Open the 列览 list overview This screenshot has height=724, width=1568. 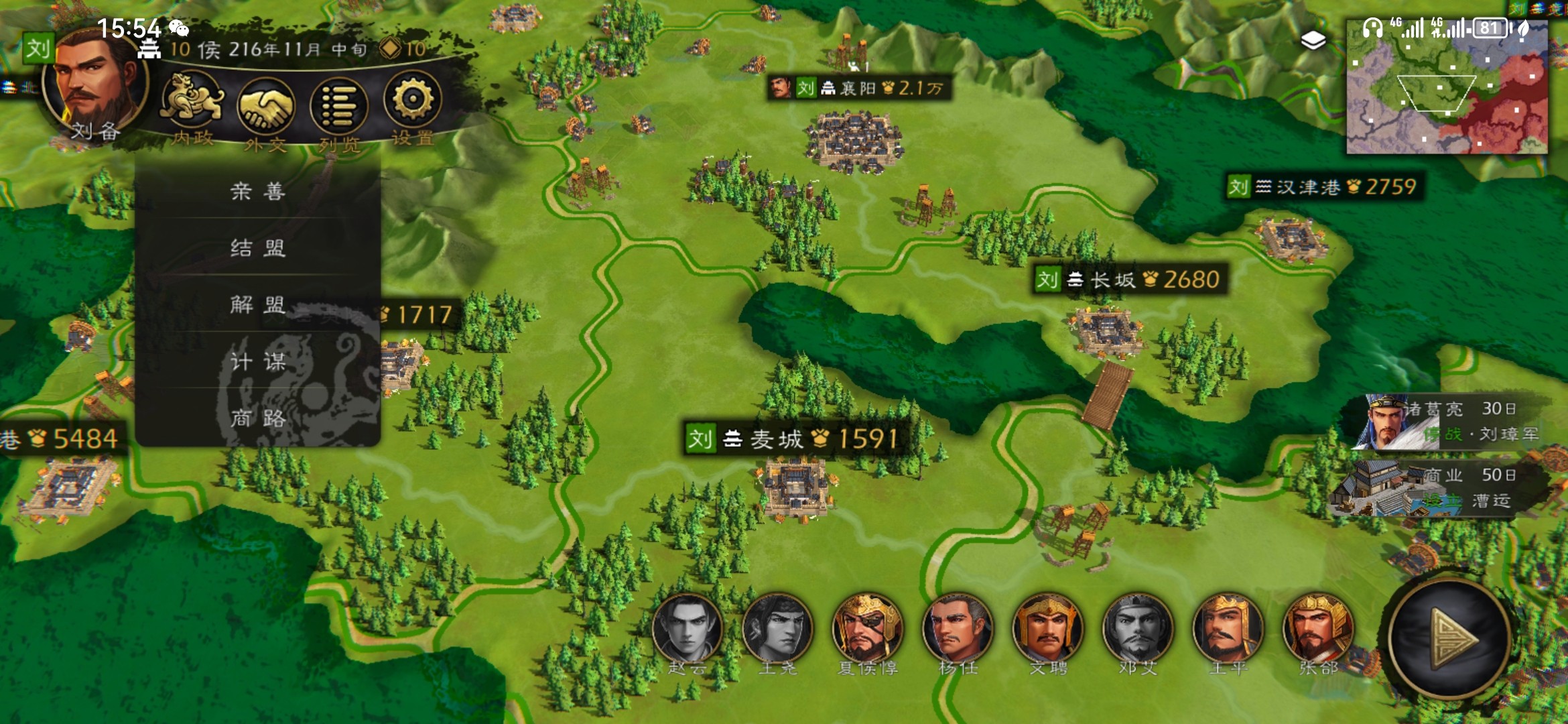(339, 107)
